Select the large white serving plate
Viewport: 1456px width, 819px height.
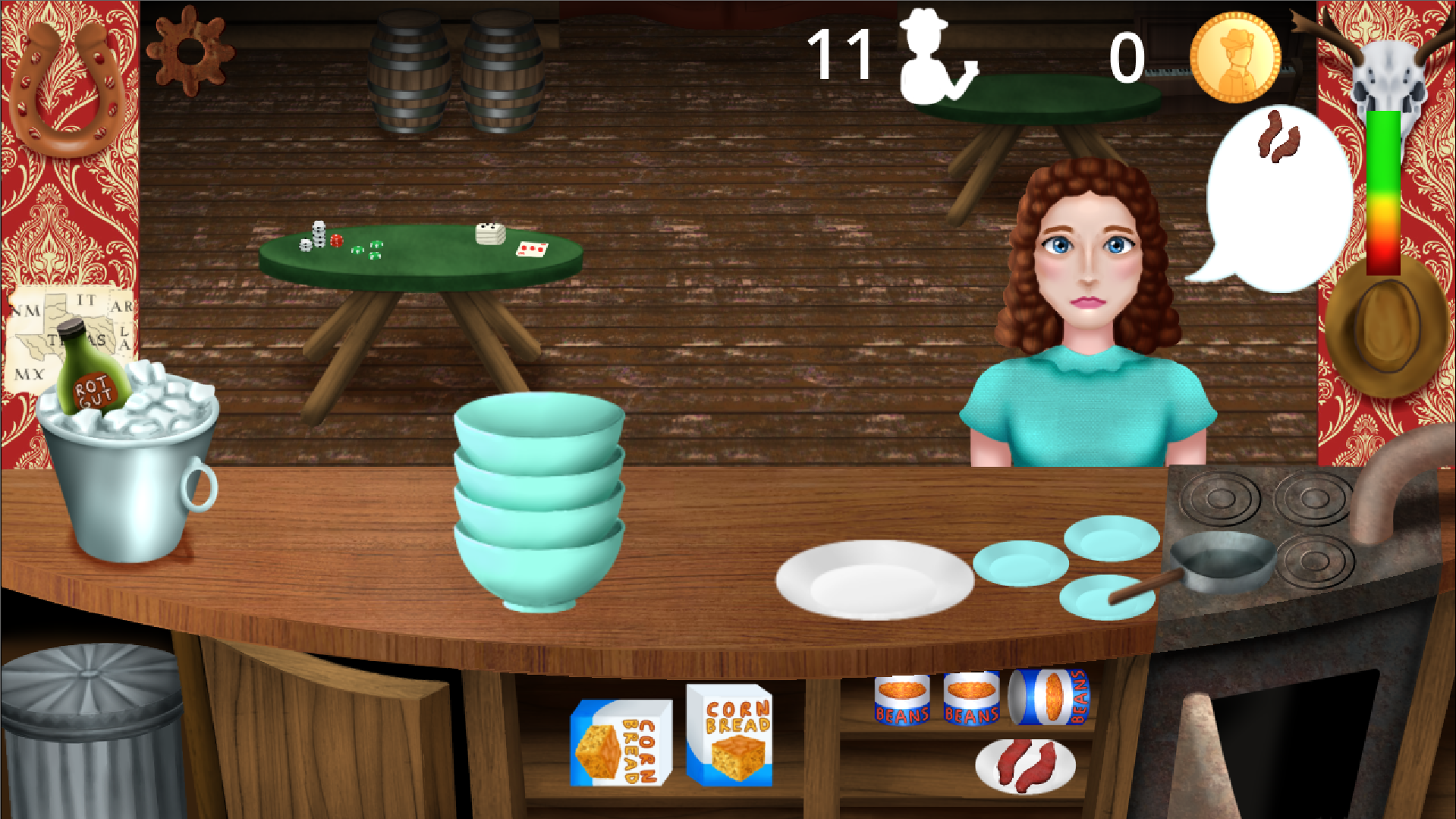[x=874, y=580]
